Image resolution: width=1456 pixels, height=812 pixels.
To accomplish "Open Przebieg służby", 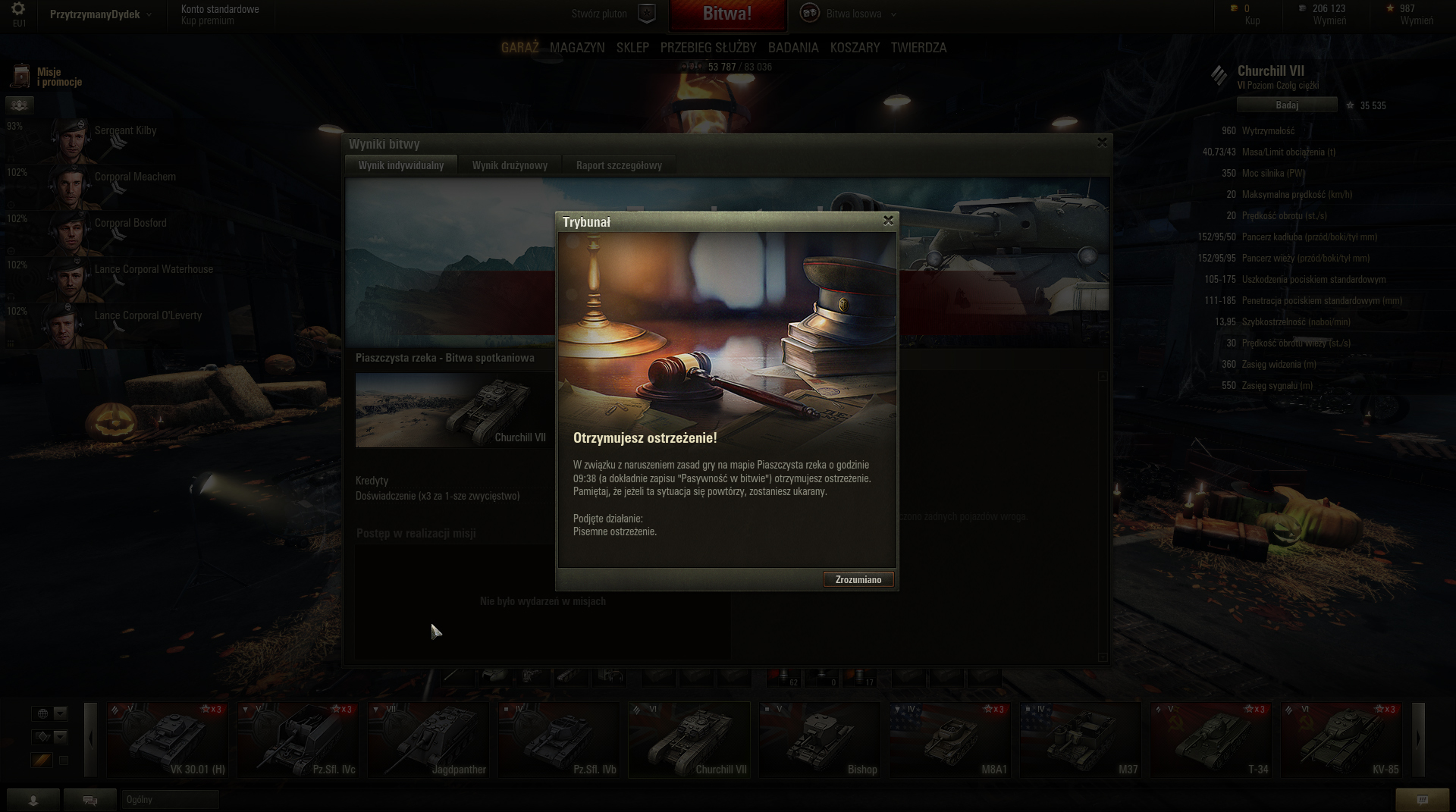I will pyautogui.click(x=708, y=48).
